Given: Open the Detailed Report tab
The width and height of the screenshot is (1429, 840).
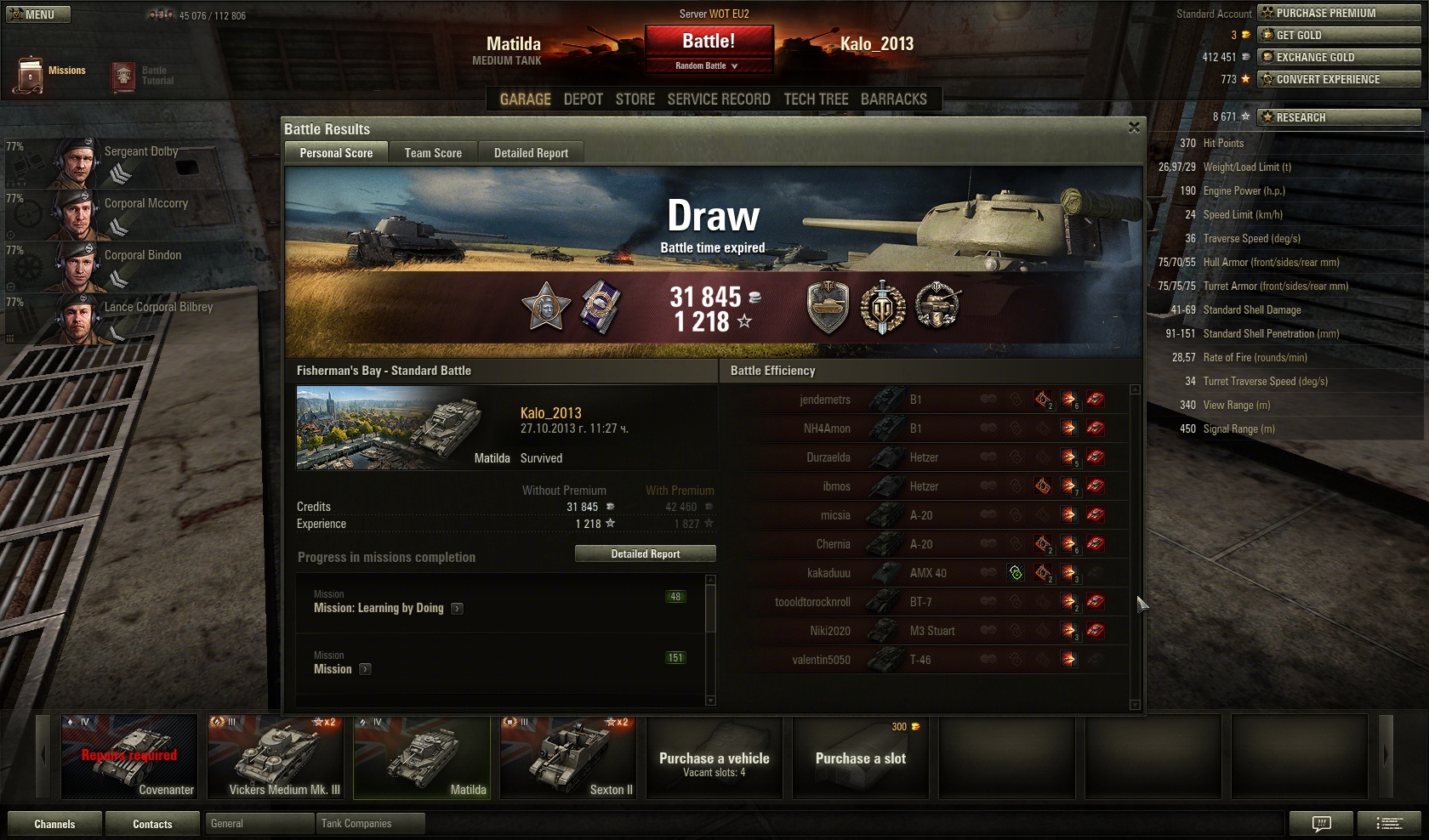Looking at the screenshot, I should coord(531,153).
